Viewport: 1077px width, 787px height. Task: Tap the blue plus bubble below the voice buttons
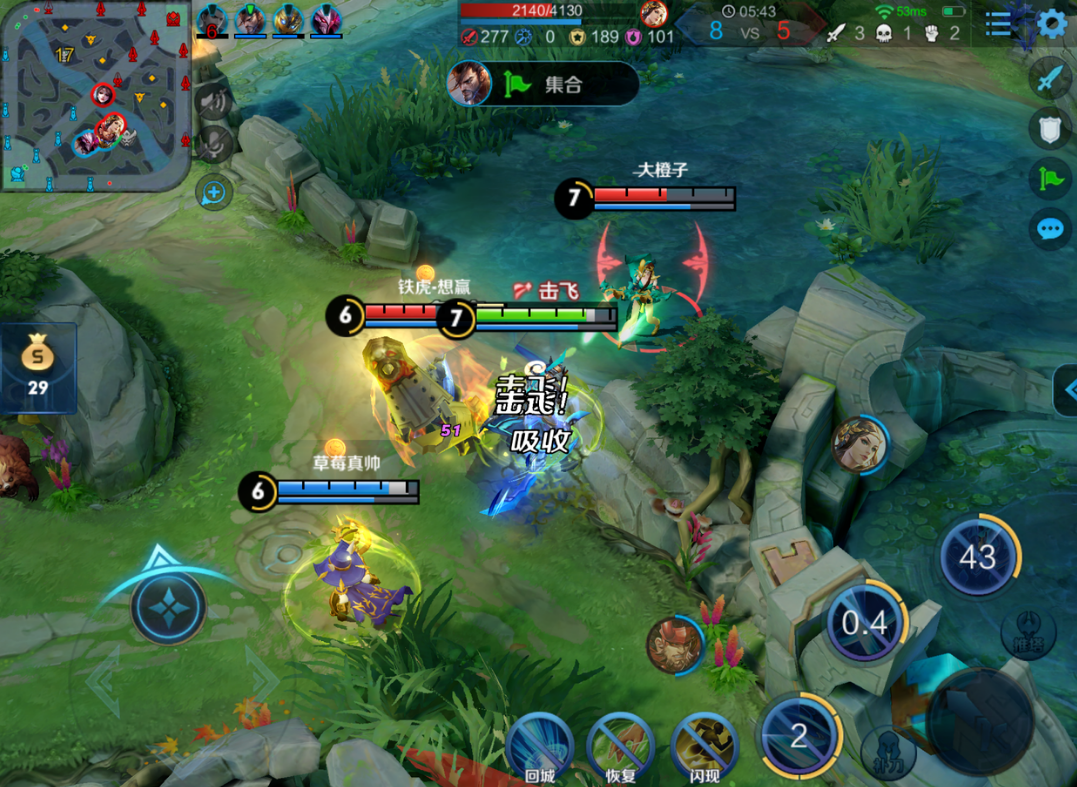point(214,192)
